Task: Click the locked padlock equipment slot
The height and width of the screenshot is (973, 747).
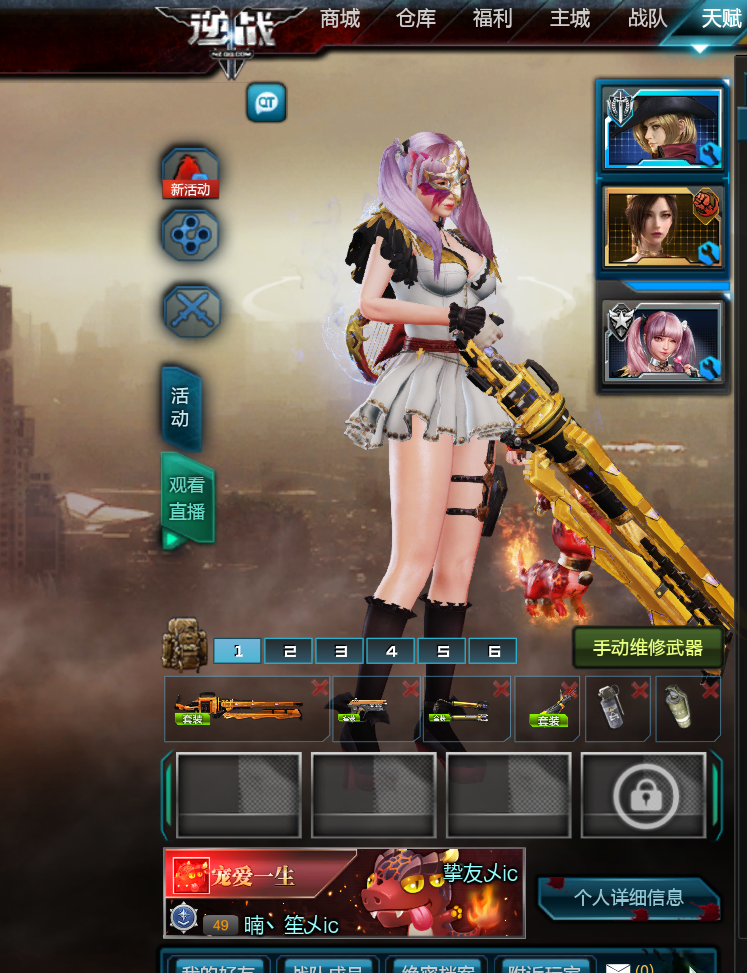Action: [x=643, y=795]
